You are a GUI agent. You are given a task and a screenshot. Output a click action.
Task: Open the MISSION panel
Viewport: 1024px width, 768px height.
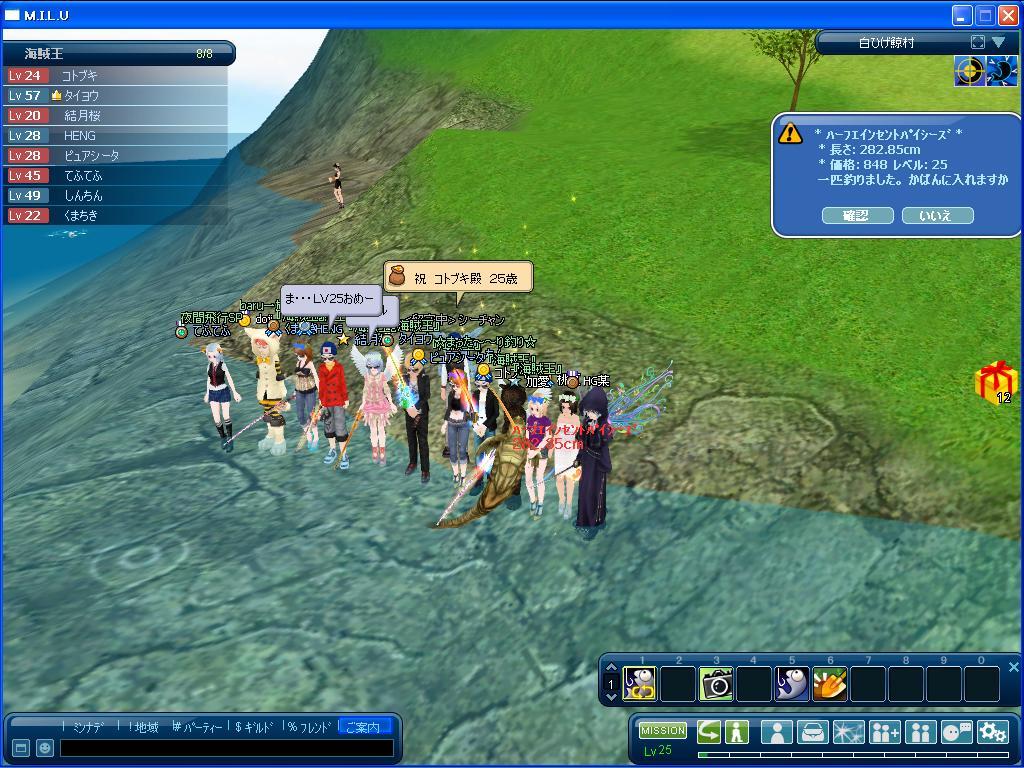point(663,731)
